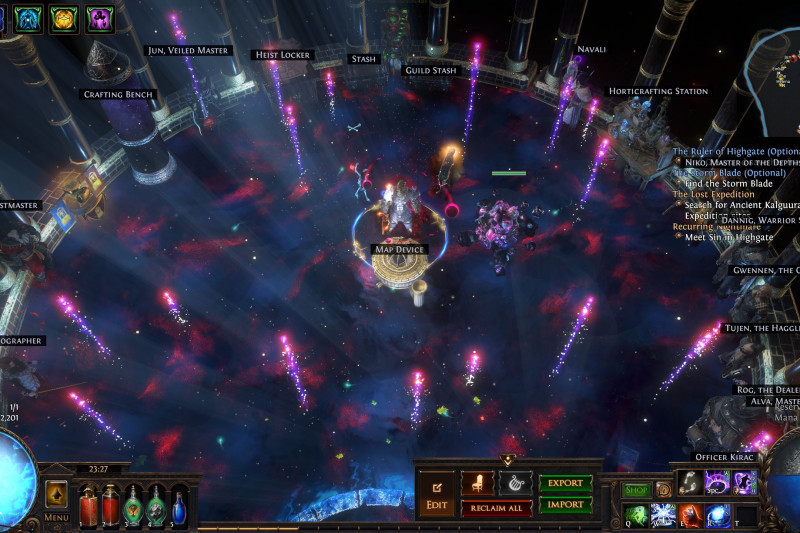800x533 pixels.
Task: Select The Lost Expedition quest entry
Action: click(712, 194)
